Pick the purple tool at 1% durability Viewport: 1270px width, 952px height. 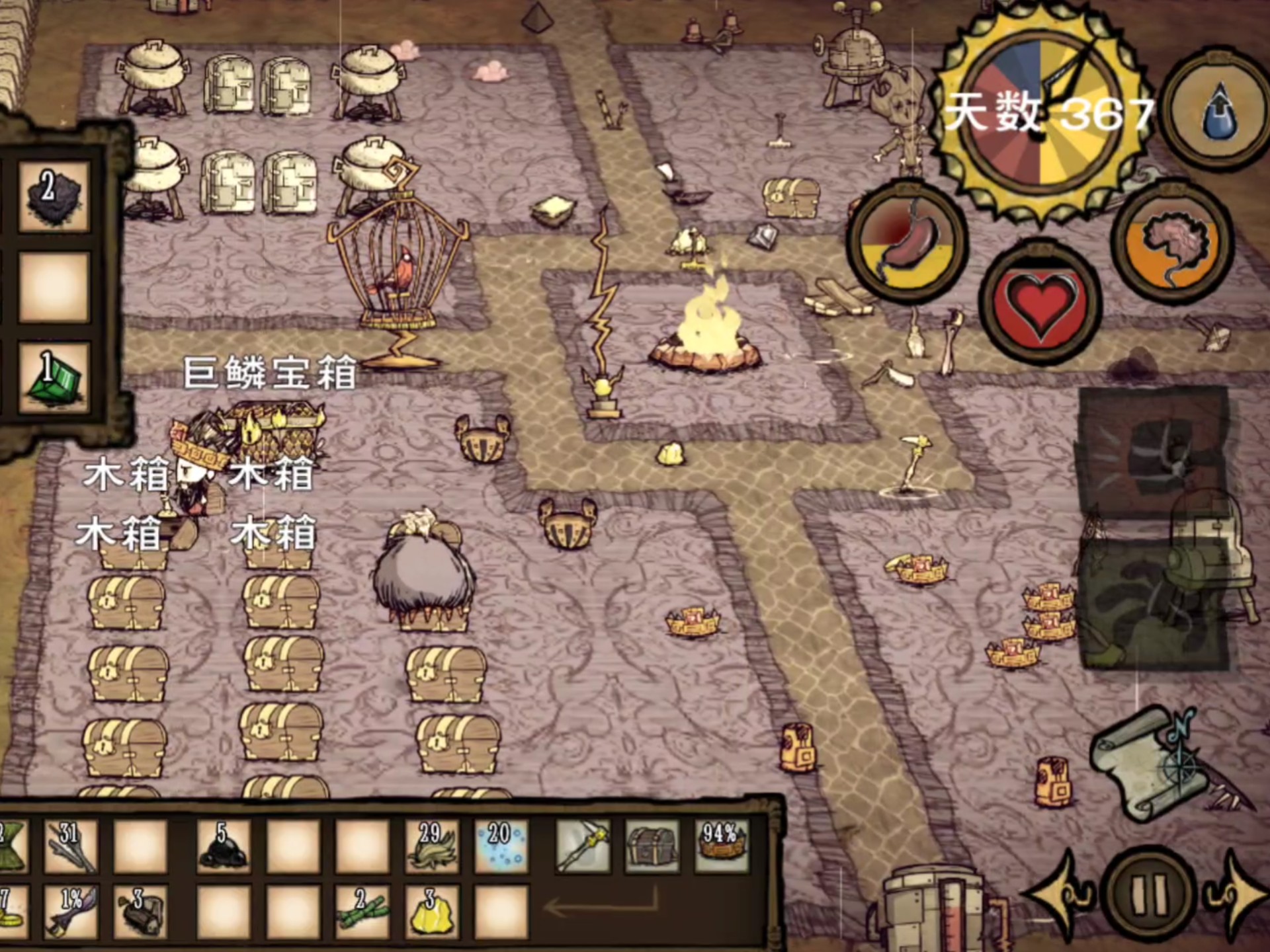coord(71,912)
